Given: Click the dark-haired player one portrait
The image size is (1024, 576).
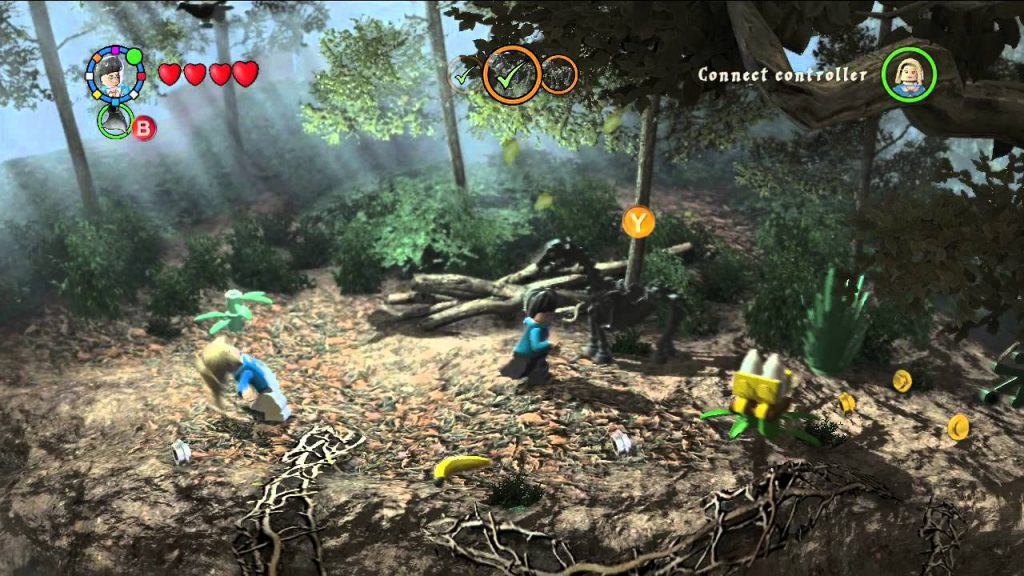Looking at the screenshot, I should (115, 73).
